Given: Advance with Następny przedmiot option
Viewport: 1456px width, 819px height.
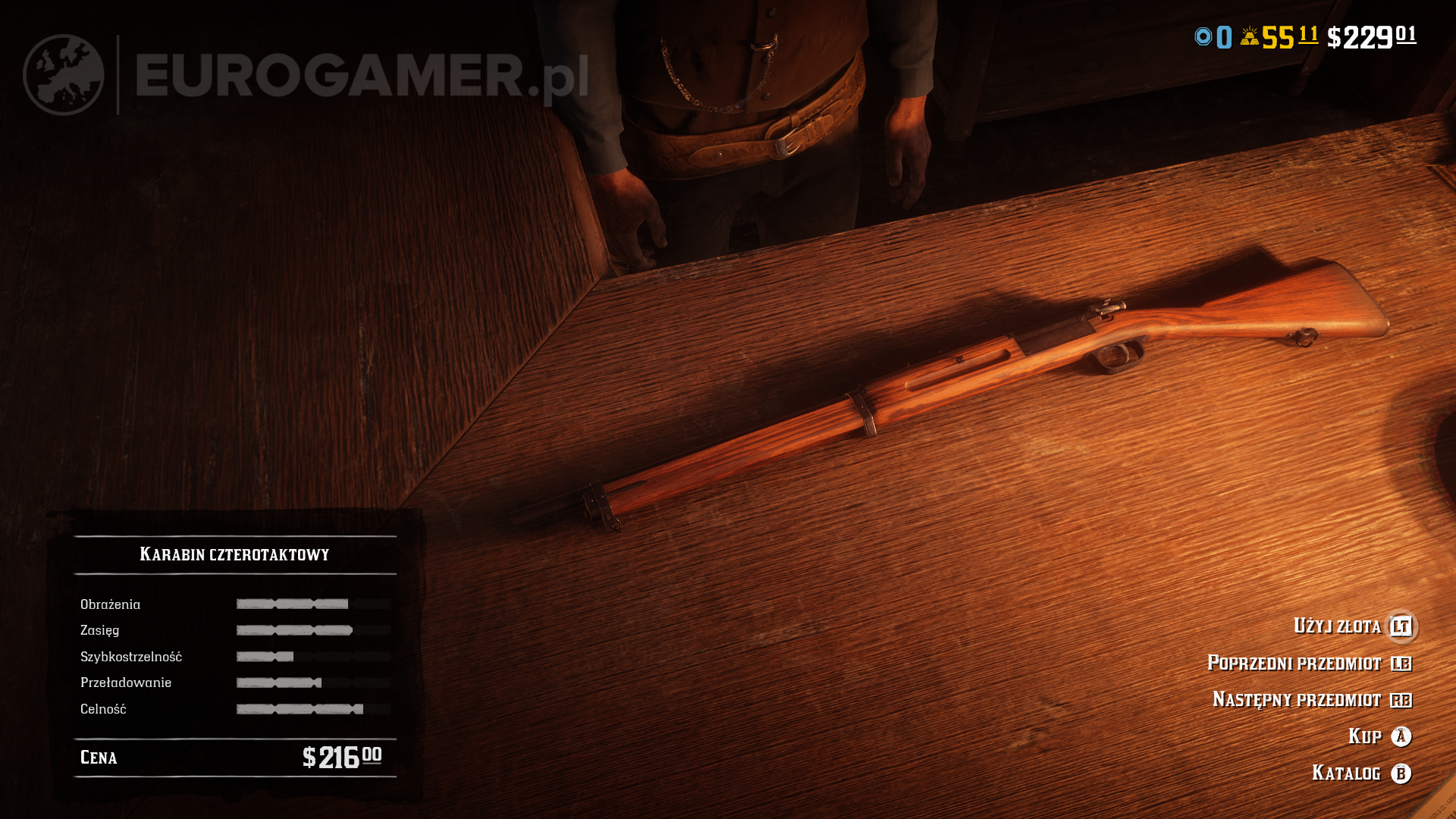Looking at the screenshot, I should [x=1301, y=700].
